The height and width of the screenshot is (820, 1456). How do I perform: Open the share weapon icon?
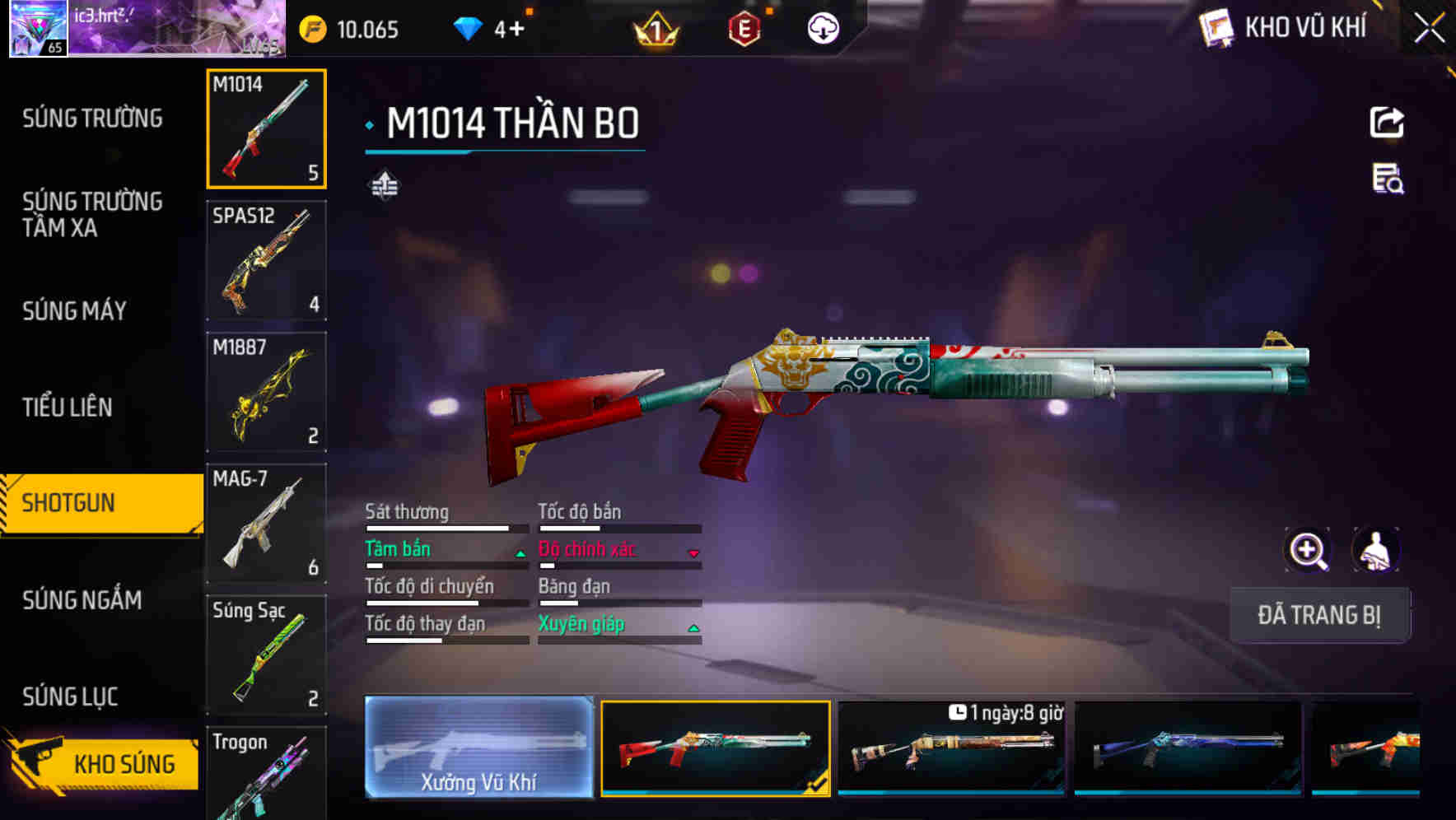1388,121
